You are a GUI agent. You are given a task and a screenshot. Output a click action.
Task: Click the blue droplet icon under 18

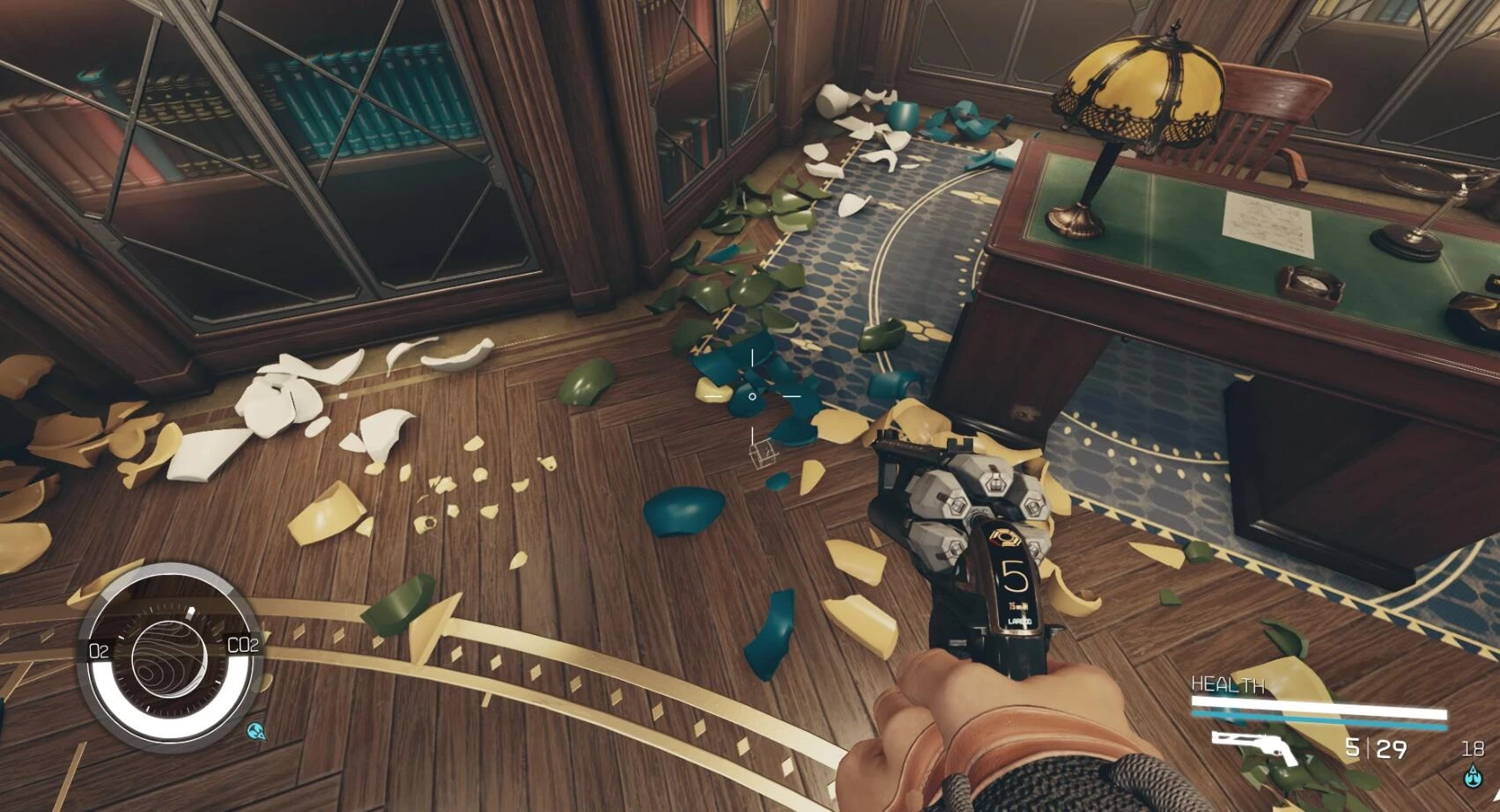point(1472,776)
